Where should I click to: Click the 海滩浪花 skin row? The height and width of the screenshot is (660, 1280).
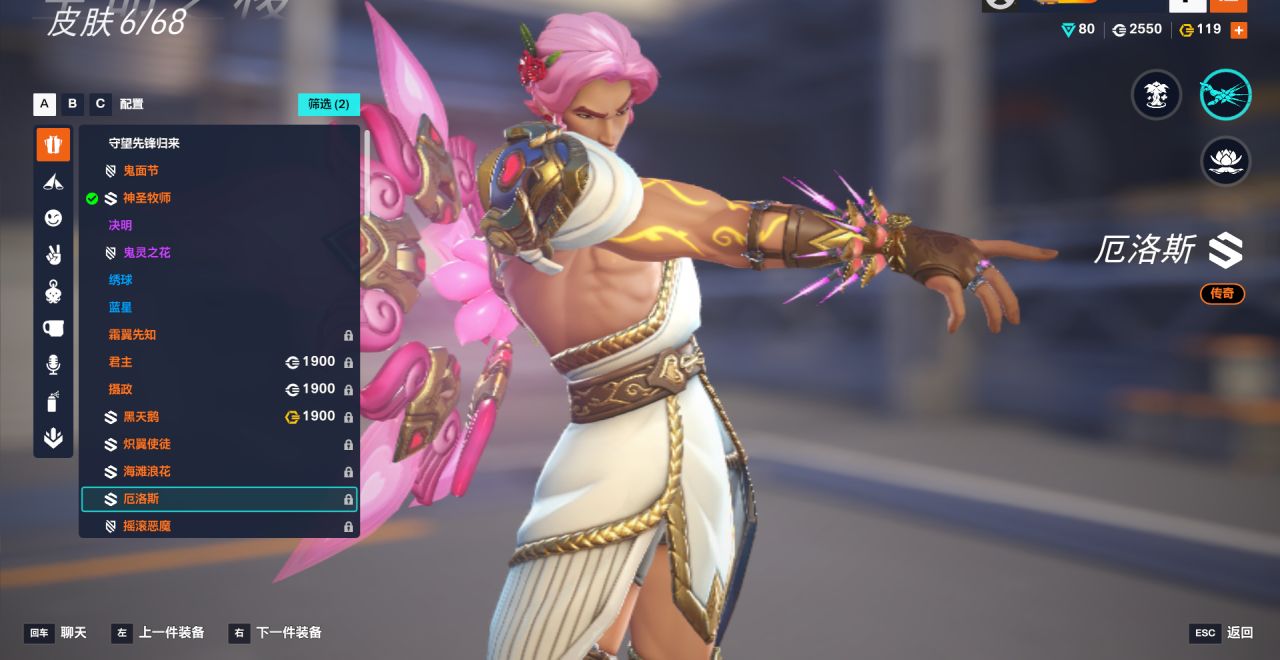pos(146,471)
